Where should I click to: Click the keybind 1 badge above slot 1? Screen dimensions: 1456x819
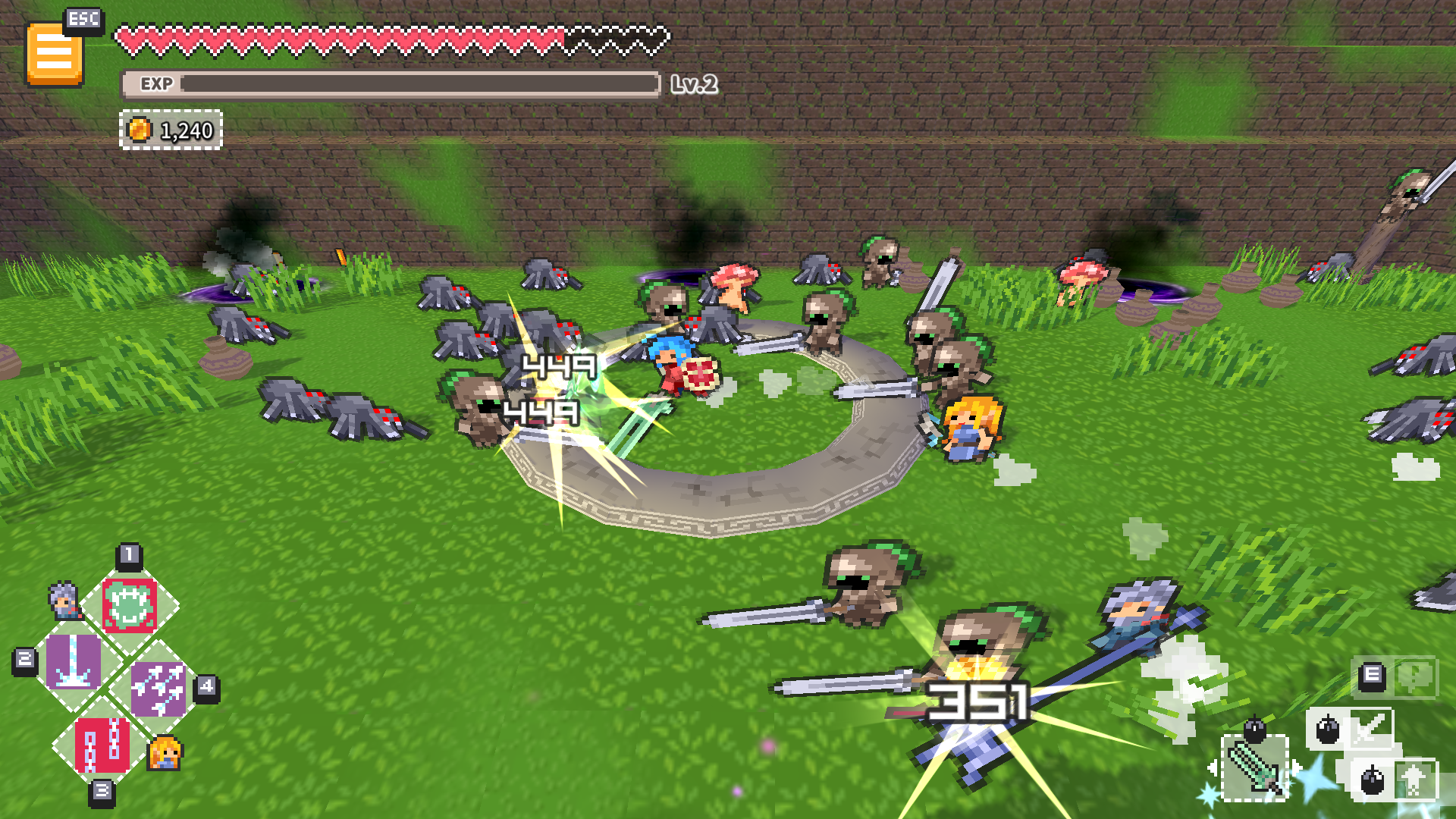[130, 556]
